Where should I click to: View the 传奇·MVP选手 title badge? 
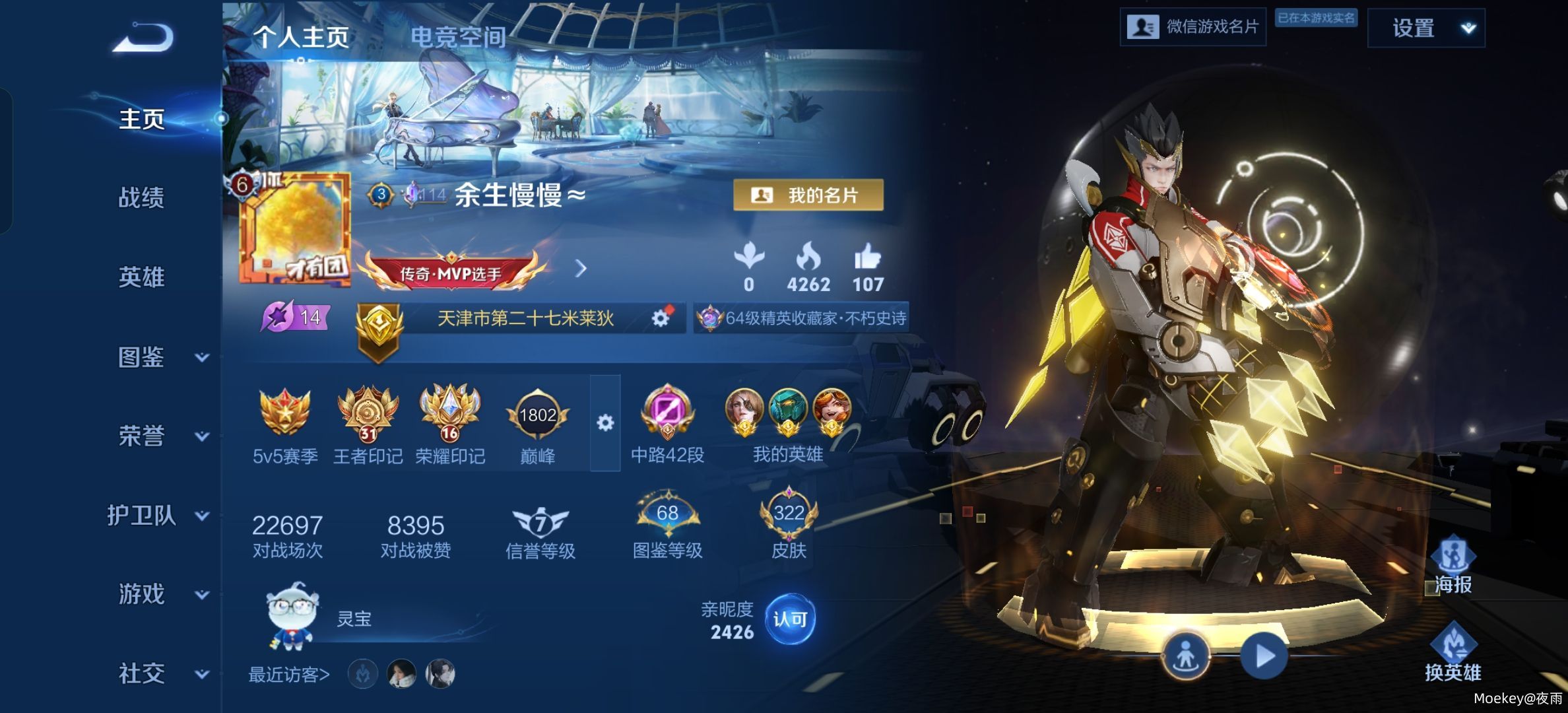[x=451, y=271]
